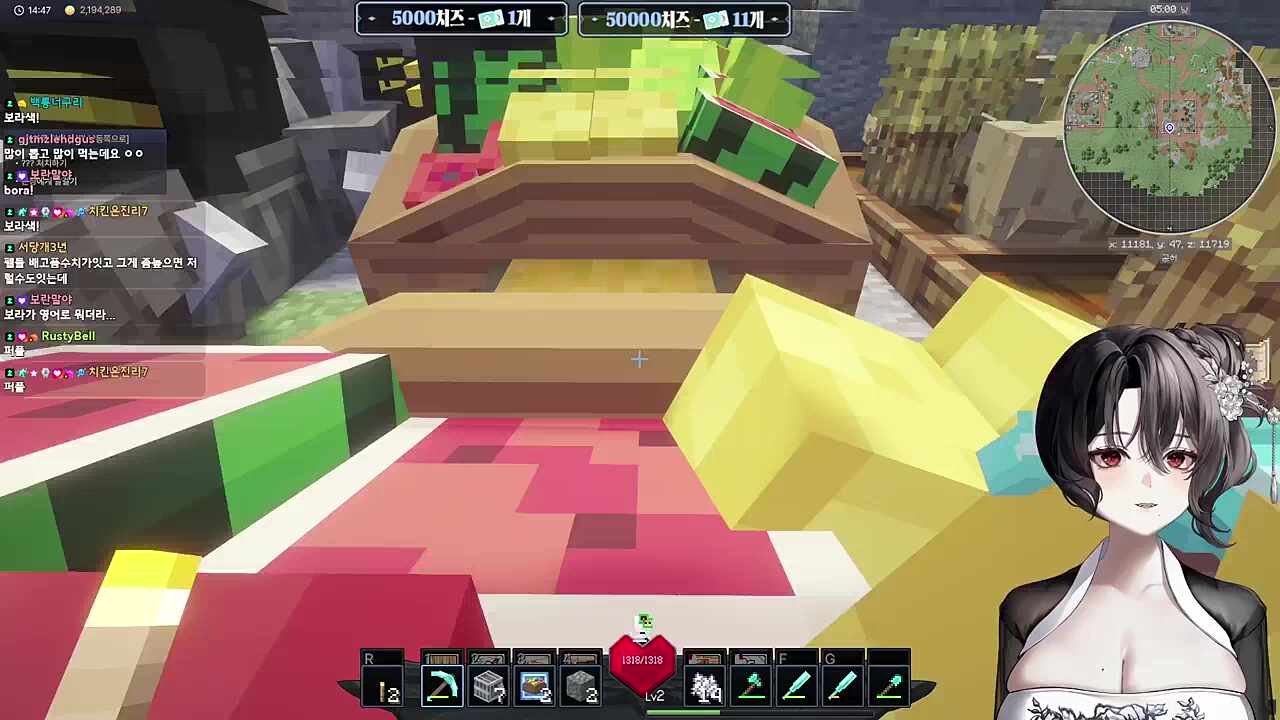Select the diamond pickaxe hotbar slot
This screenshot has width=1280, height=720.
click(x=441, y=687)
